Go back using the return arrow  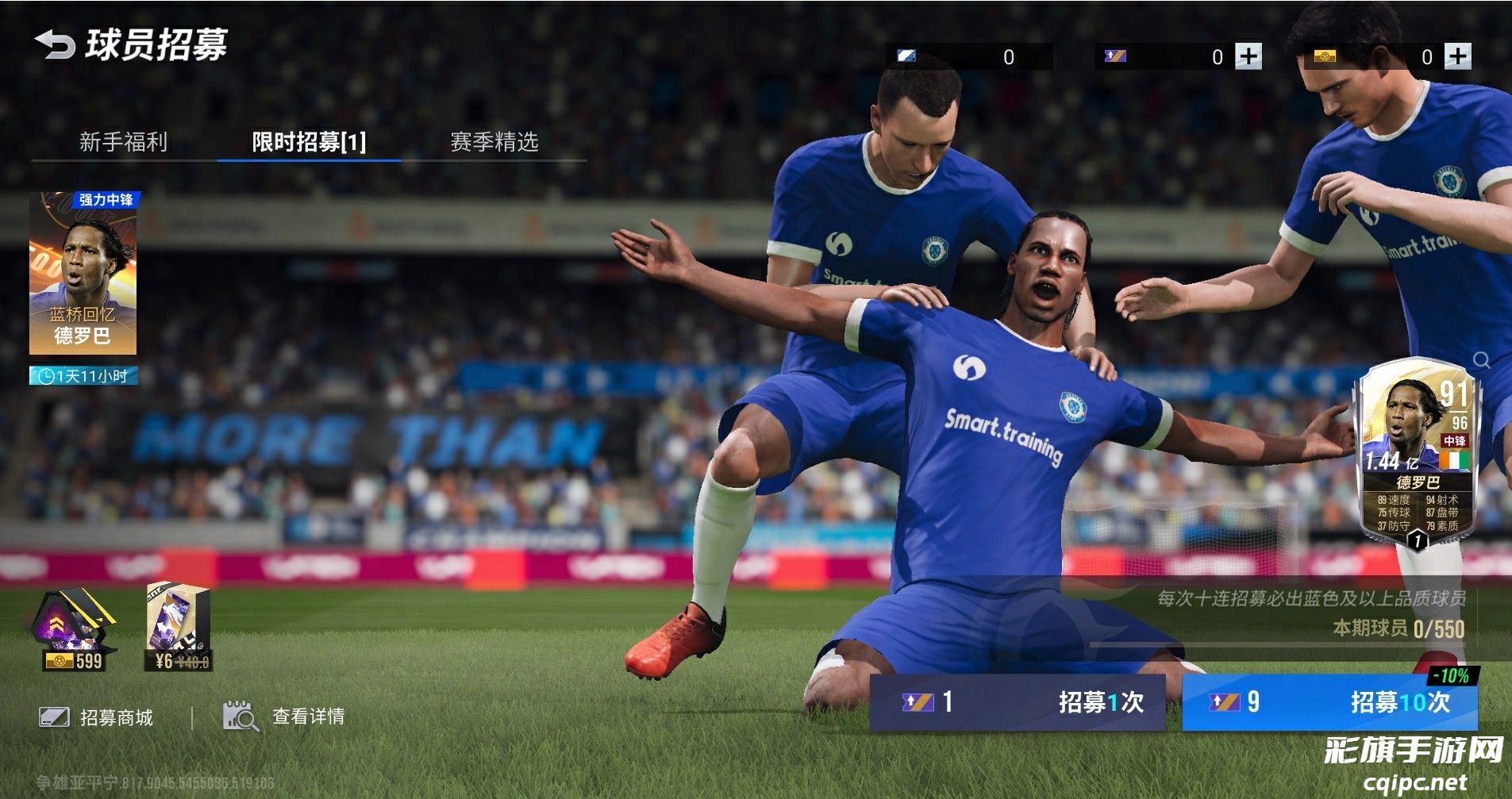(54, 44)
